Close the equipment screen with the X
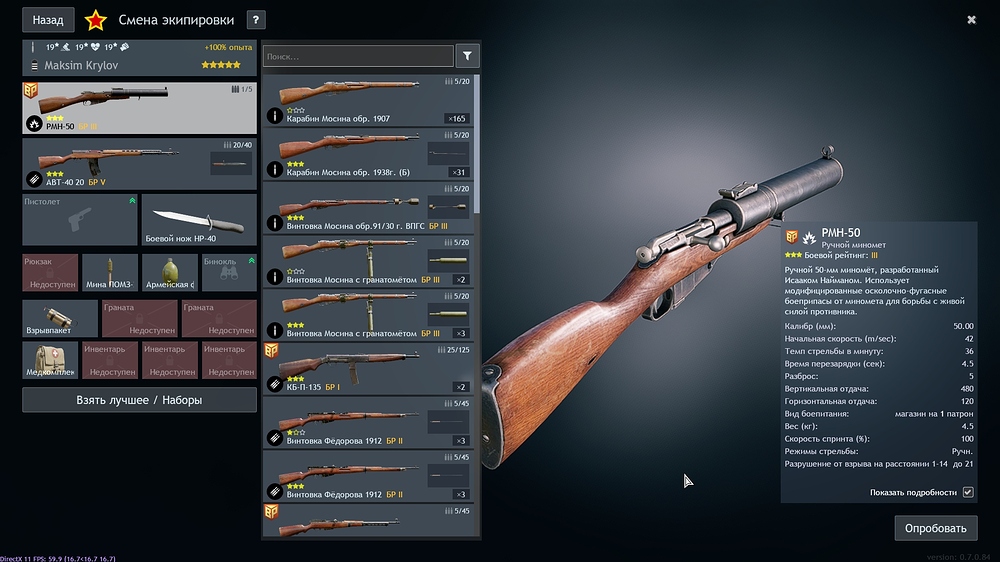The image size is (1000, 562). point(971,19)
